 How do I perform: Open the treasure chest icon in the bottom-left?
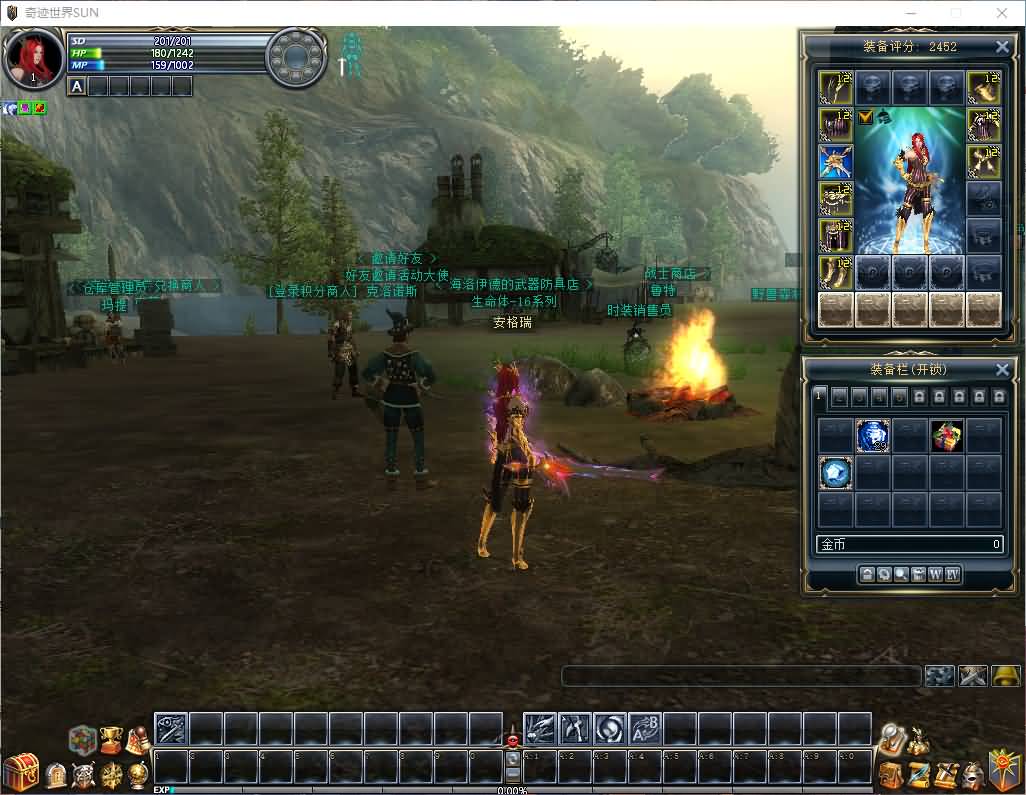pyautogui.click(x=20, y=771)
